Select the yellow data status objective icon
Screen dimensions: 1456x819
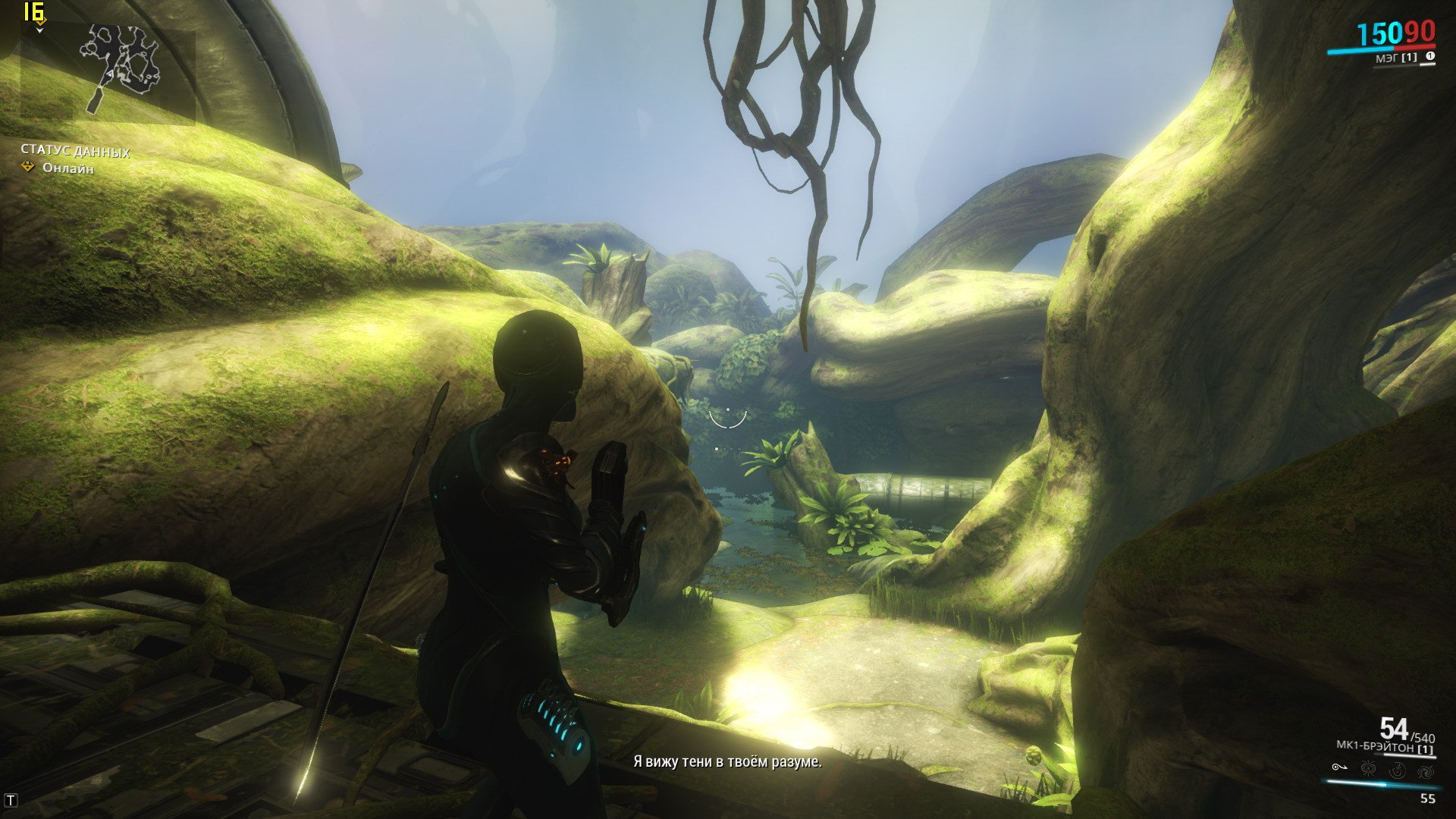[x=28, y=167]
